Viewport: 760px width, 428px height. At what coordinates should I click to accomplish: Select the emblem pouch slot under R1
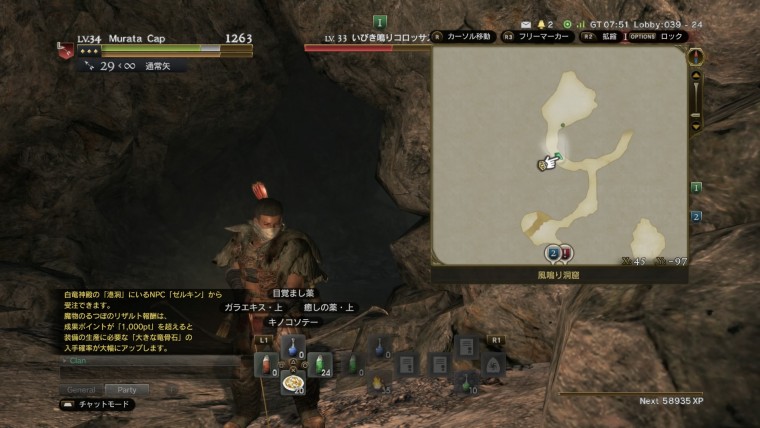[494, 365]
